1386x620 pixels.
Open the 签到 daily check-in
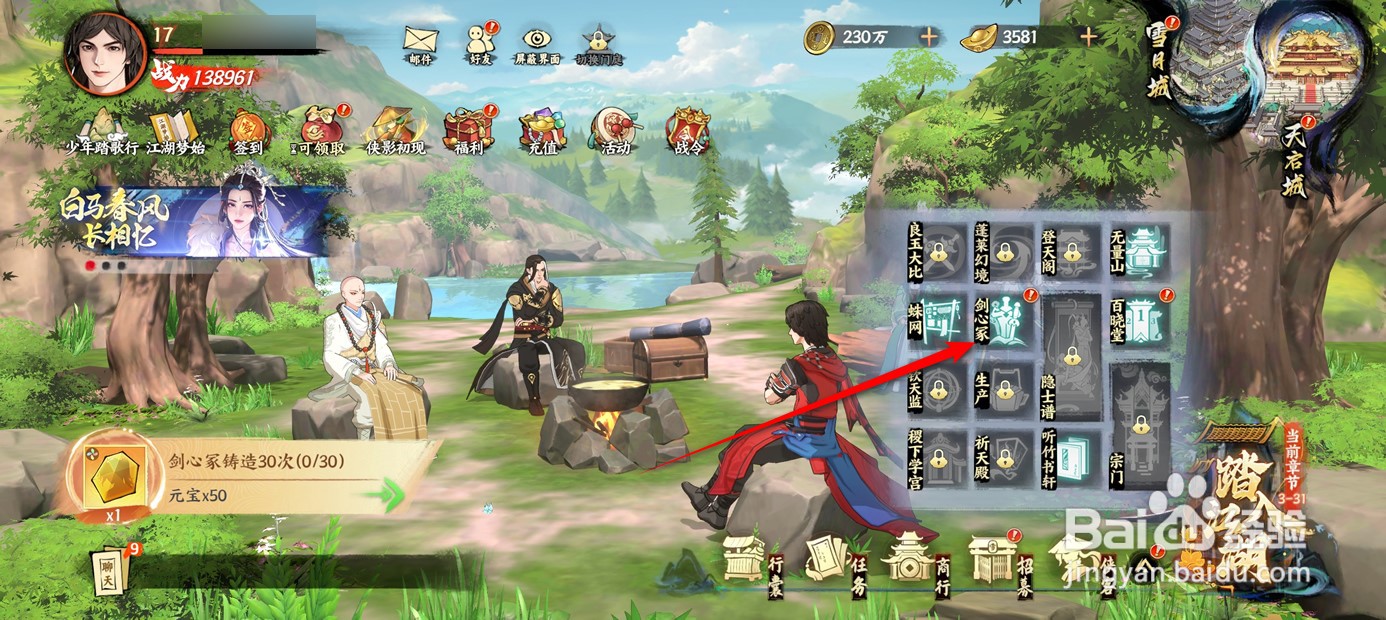pyautogui.click(x=248, y=131)
